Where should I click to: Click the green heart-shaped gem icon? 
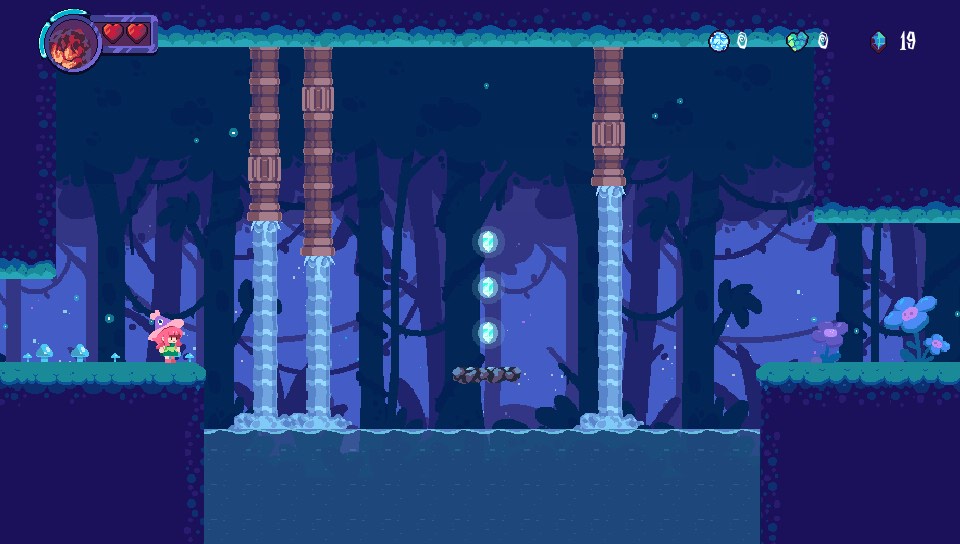tap(797, 41)
